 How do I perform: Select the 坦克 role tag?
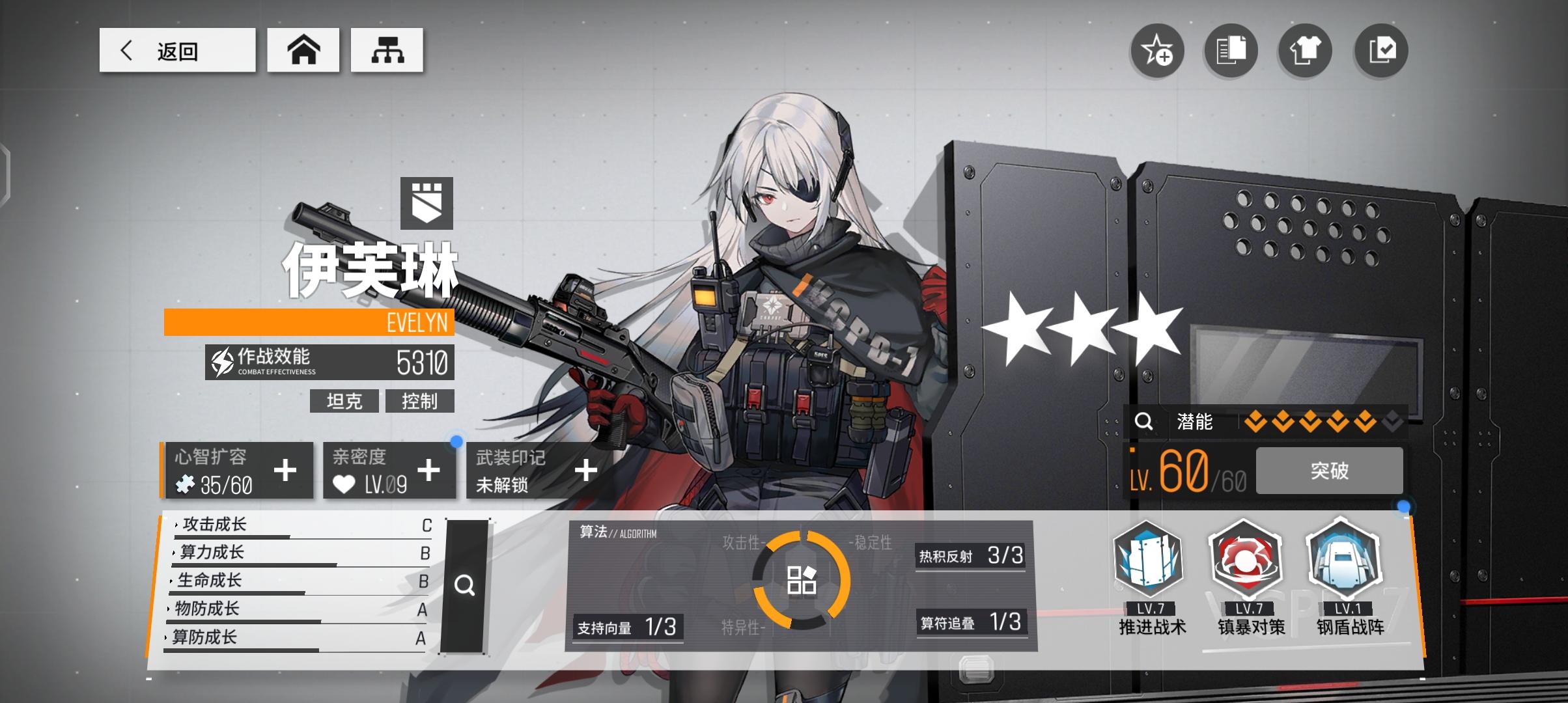345,402
